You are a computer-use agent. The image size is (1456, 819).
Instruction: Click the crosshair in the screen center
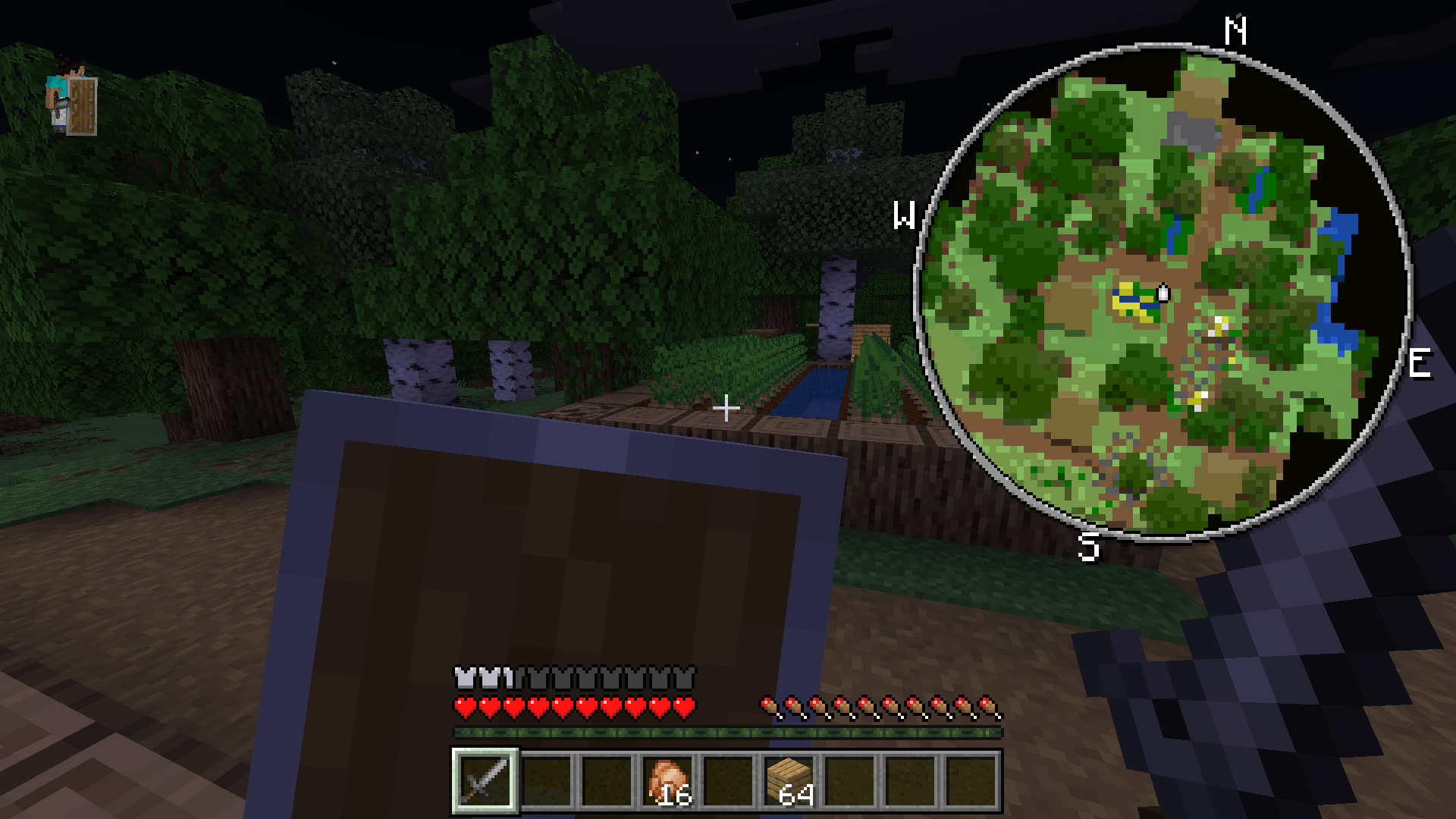point(726,407)
